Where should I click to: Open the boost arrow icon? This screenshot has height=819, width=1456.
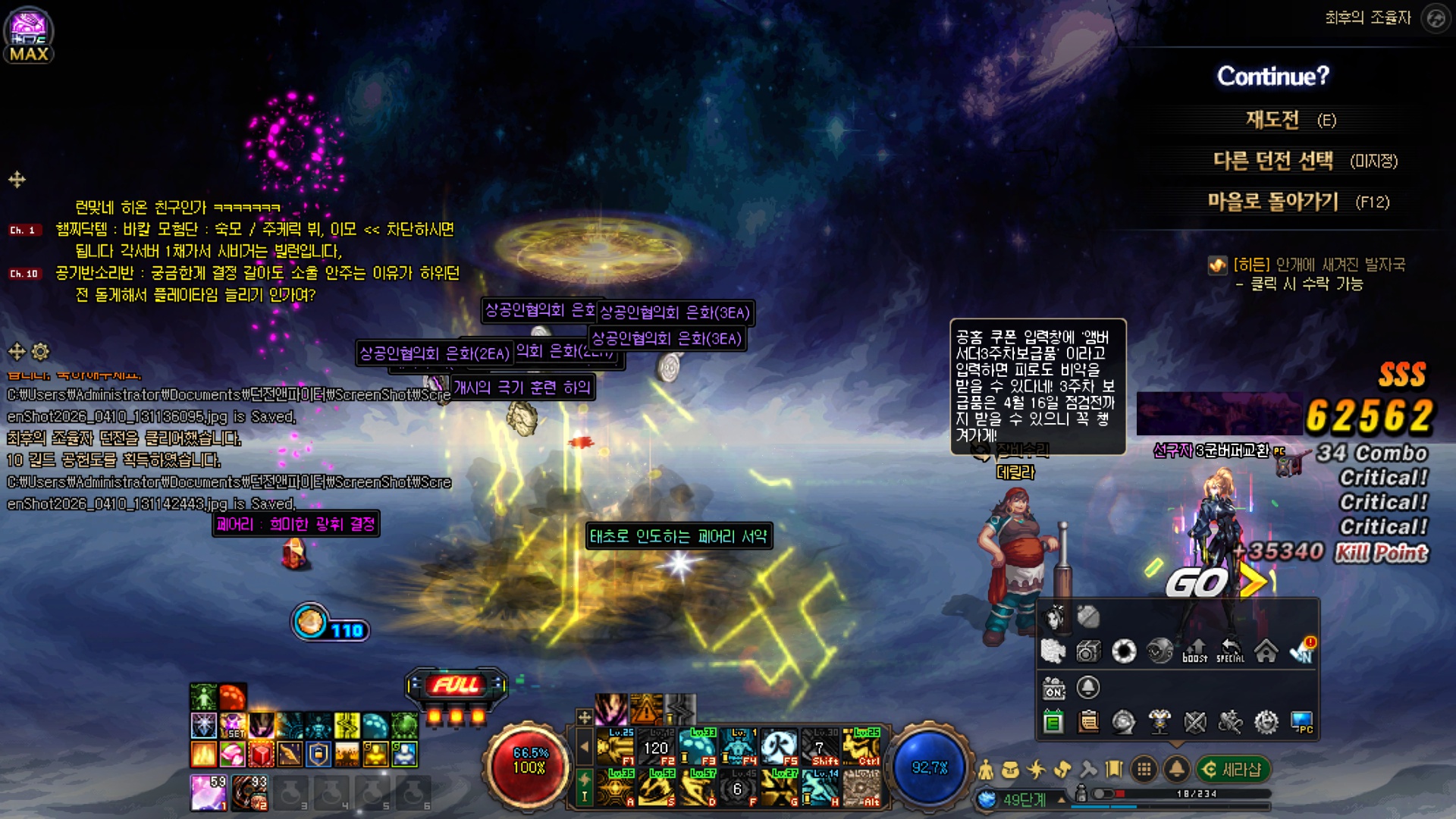(1194, 651)
